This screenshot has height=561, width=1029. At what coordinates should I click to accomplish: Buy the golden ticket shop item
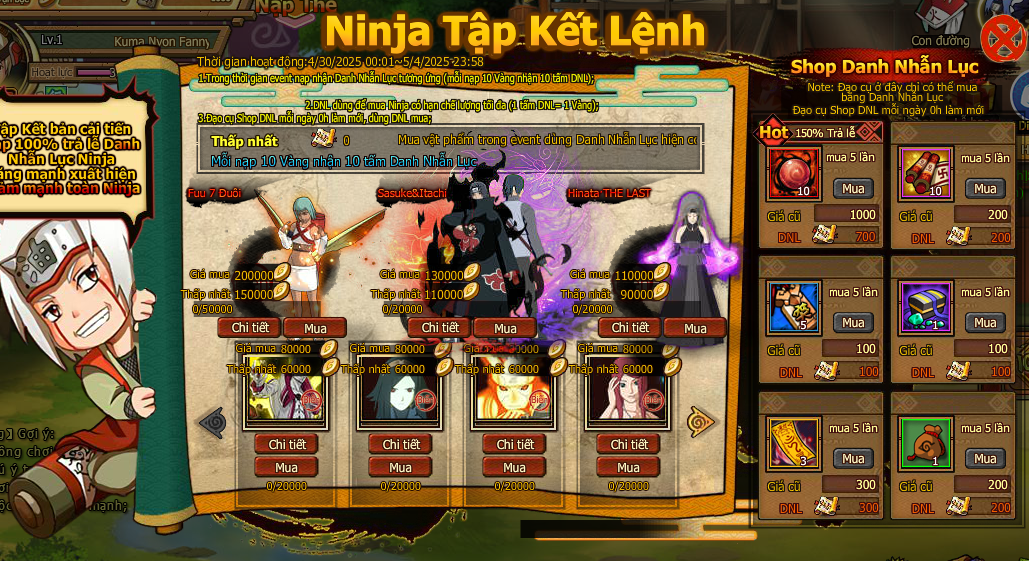tap(853, 458)
